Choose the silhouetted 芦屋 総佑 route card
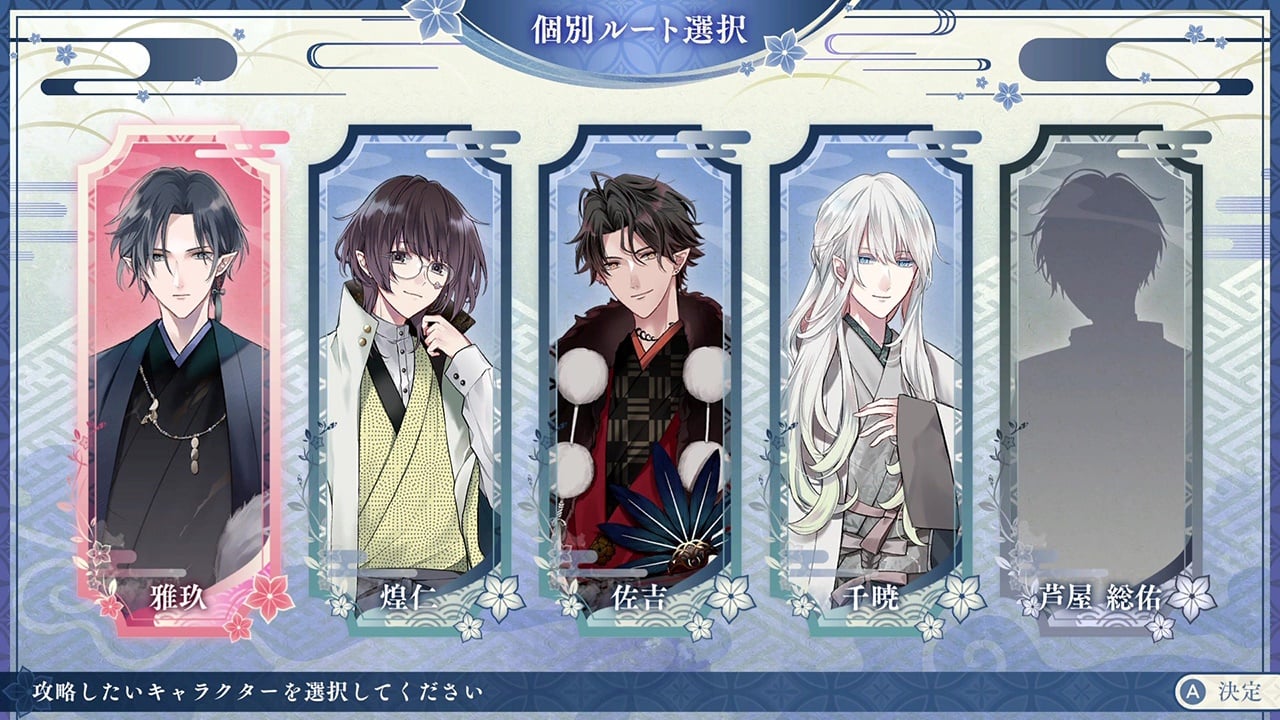The image size is (1280, 720). [x=1101, y=380]
